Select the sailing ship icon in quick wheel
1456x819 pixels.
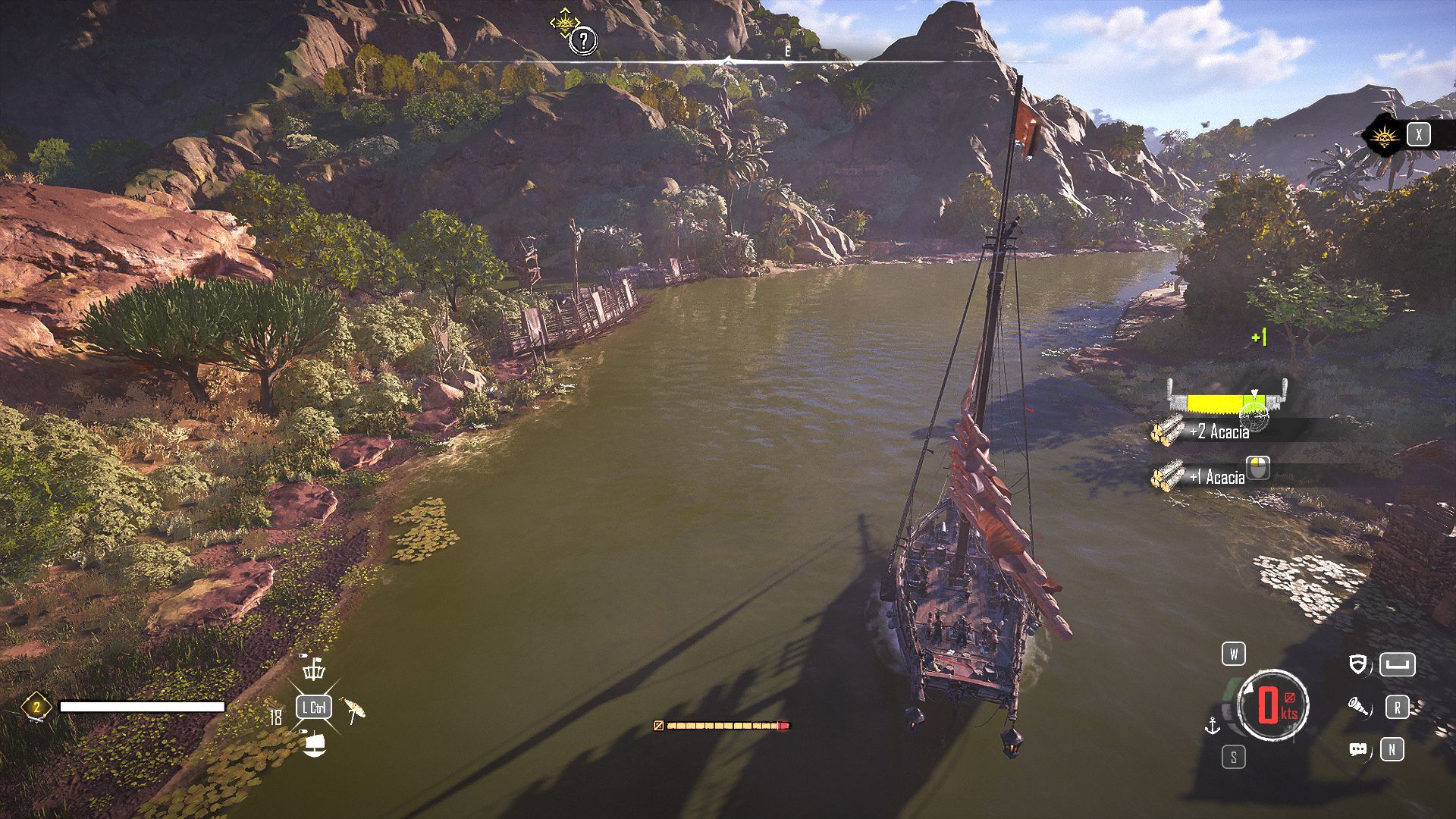click(x=314, y=744)
